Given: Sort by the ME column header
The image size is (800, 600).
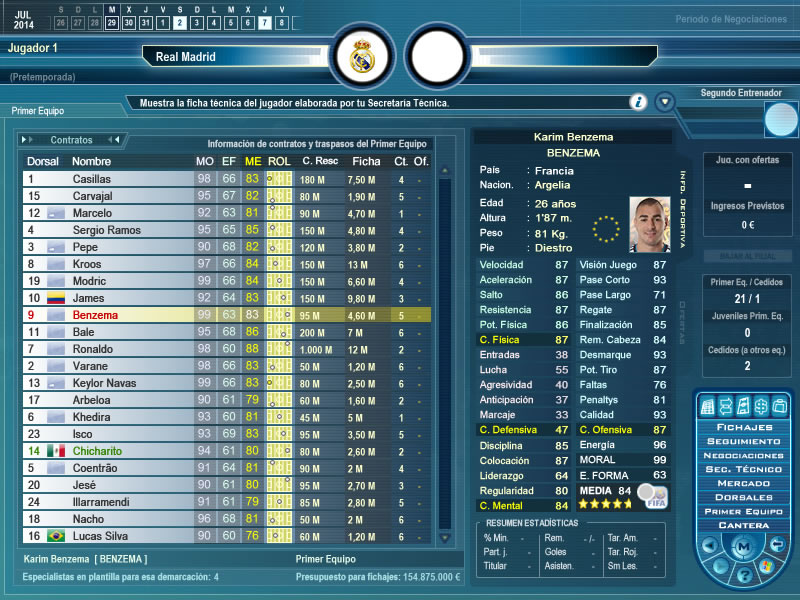Looking at the screenshot, I should tap(253, 161).
